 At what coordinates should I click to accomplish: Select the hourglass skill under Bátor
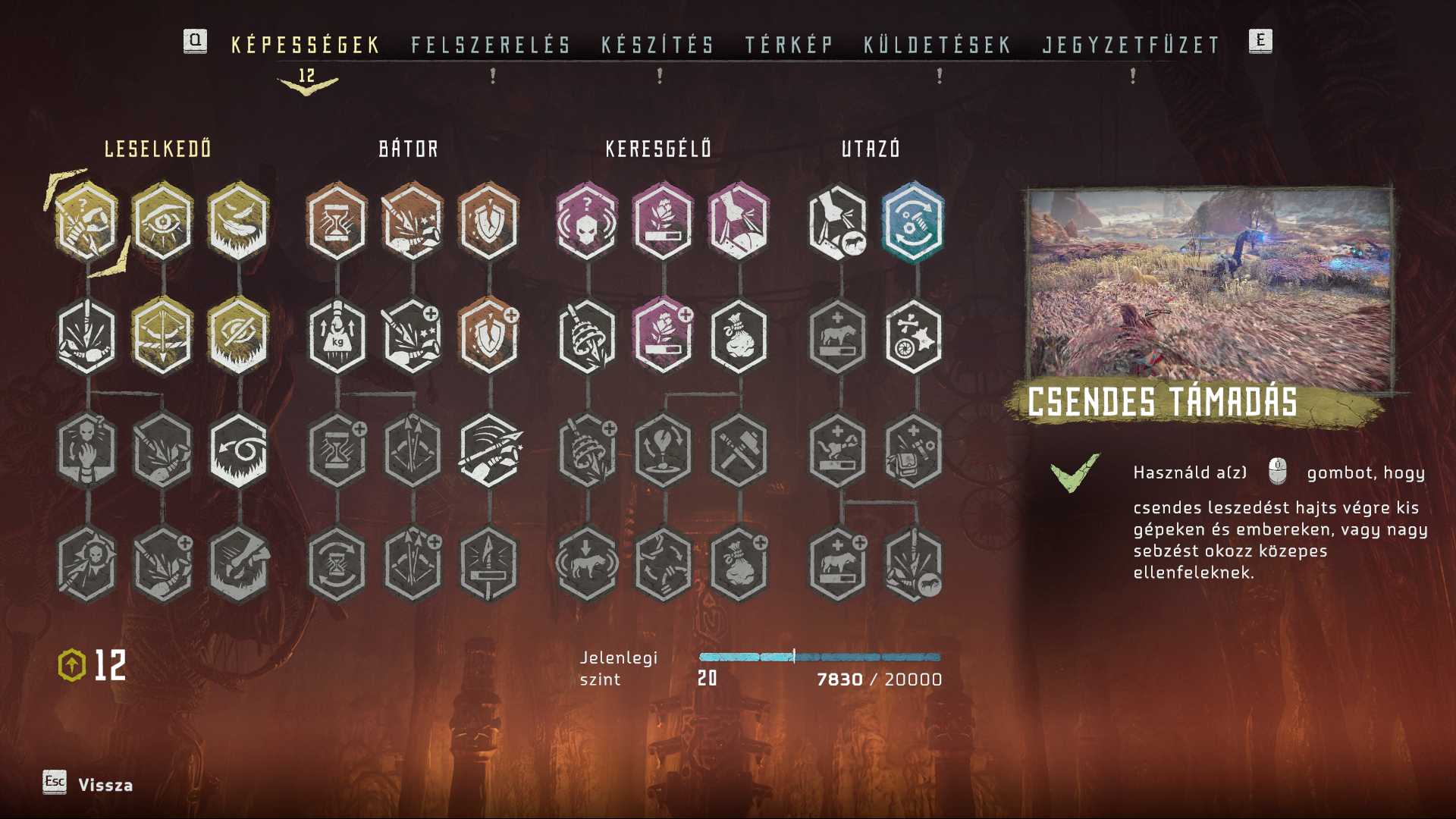337,221
